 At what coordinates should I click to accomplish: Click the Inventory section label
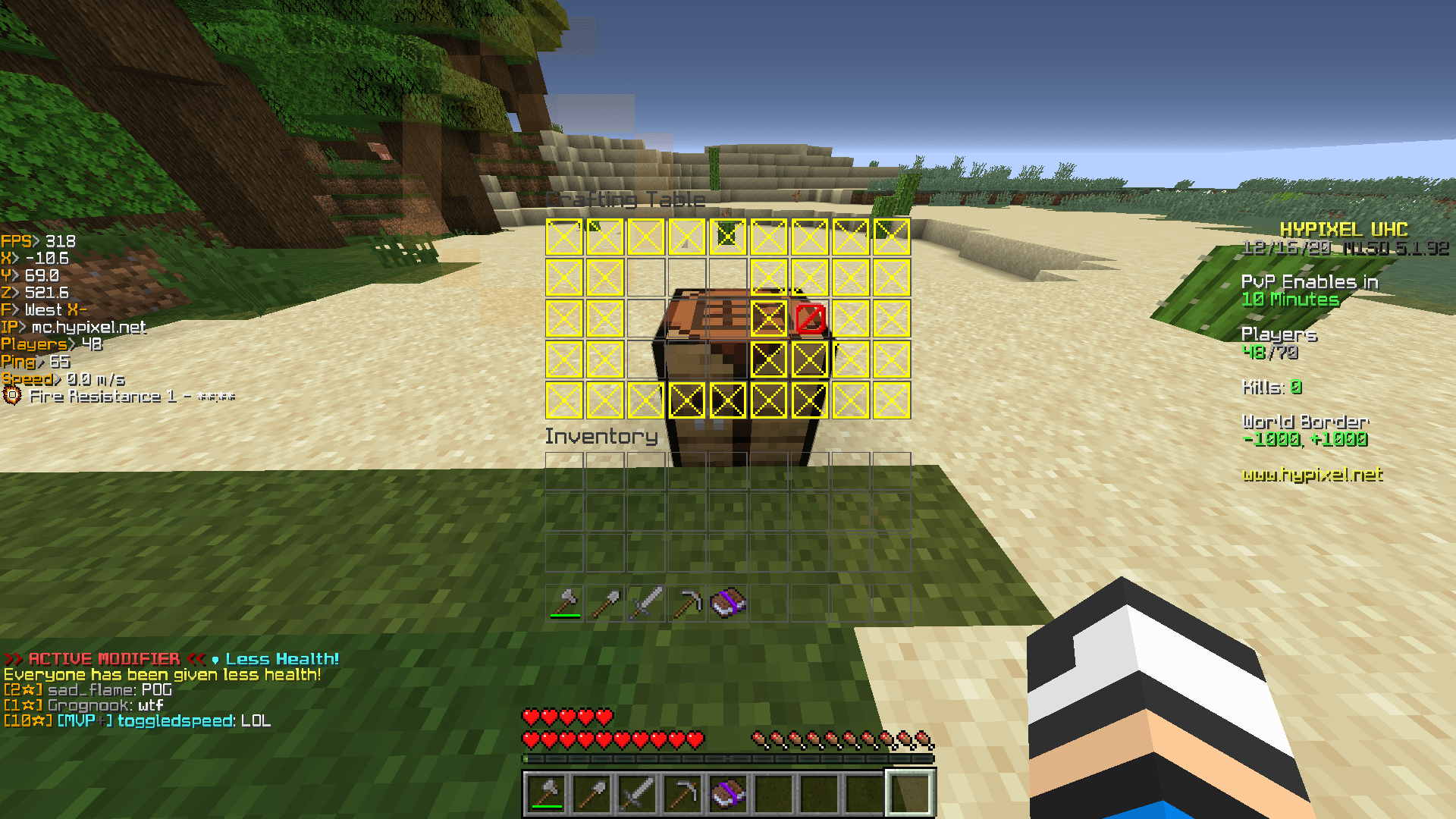tap(601, 436)
